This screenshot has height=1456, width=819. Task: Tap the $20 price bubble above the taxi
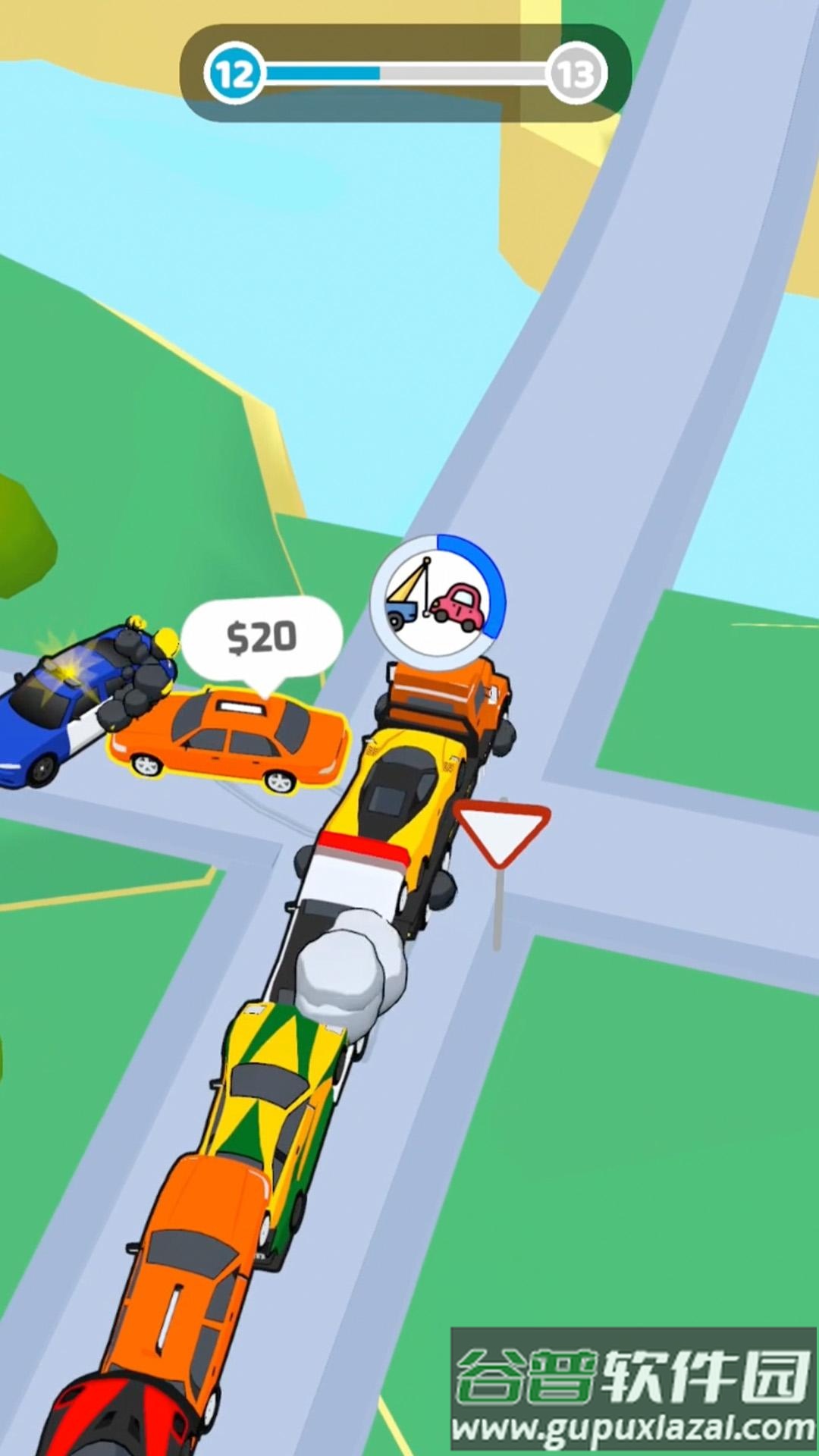click(262, 638)
